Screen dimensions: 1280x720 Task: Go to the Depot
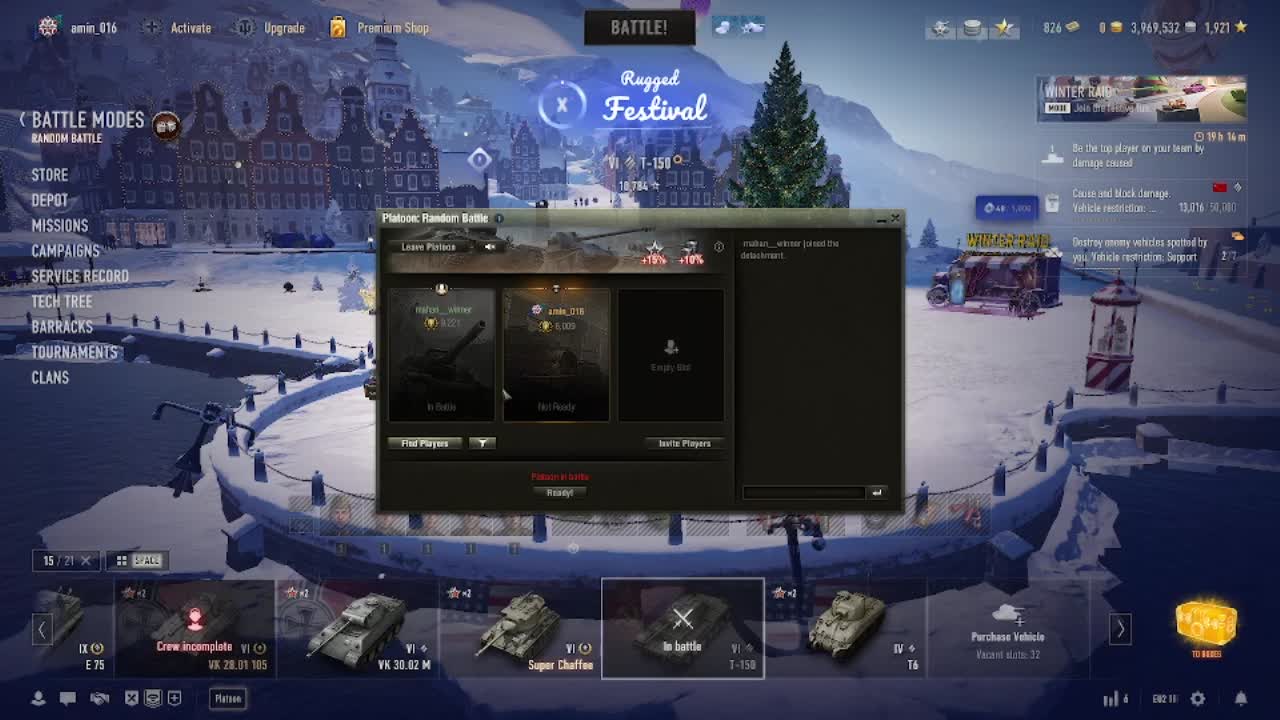(x=50, y=200)
